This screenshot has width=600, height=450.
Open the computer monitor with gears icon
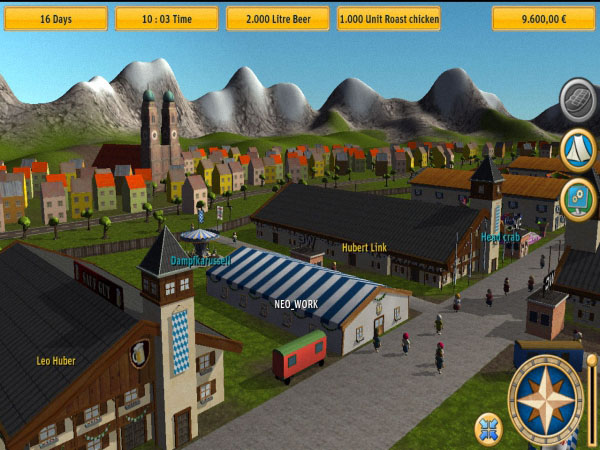coord(579,197)
